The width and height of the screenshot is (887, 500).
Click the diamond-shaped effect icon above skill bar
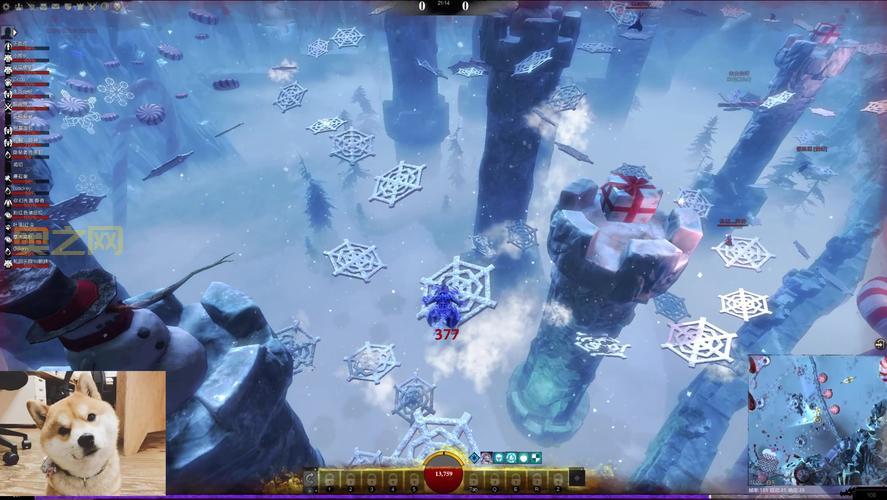click(474, 458)
